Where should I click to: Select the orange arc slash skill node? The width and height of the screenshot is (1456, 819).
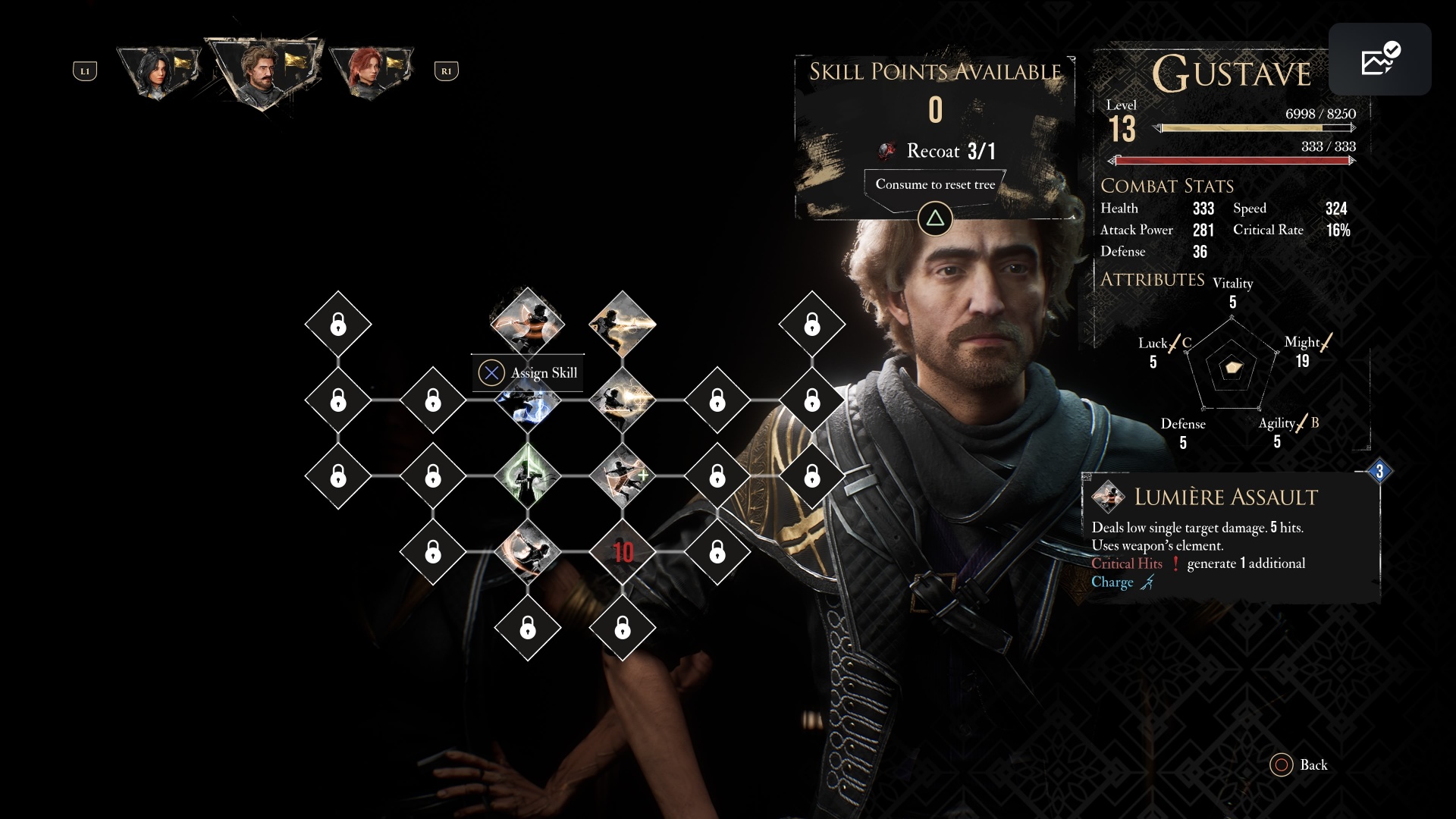click(528, 551)
